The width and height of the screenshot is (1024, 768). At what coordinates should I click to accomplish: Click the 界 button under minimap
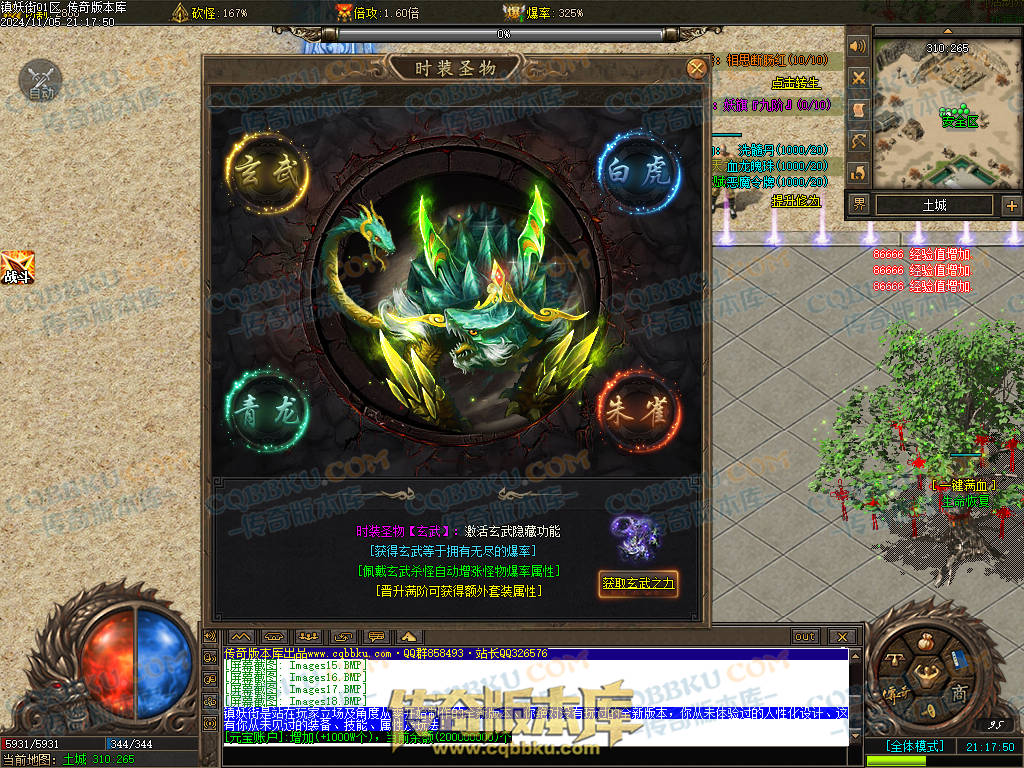859,205
